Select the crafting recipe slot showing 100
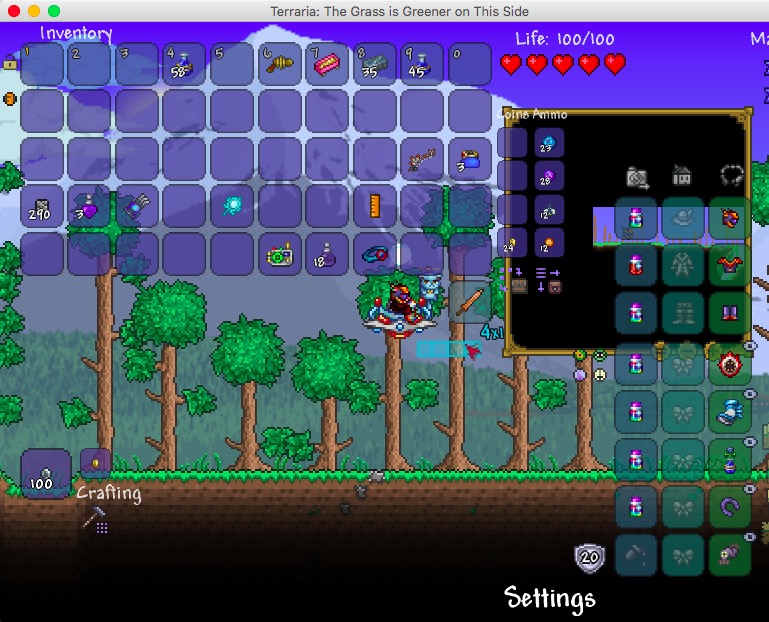This screenshot has width=769, height=622. click(x=45, y=473)
